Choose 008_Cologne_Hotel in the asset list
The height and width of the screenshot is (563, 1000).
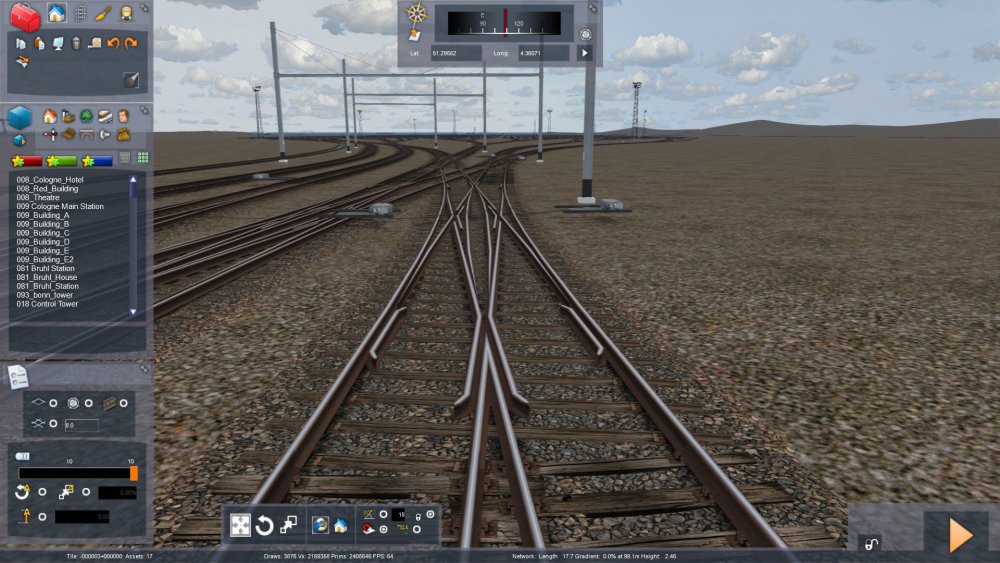(x=50, y=179)
